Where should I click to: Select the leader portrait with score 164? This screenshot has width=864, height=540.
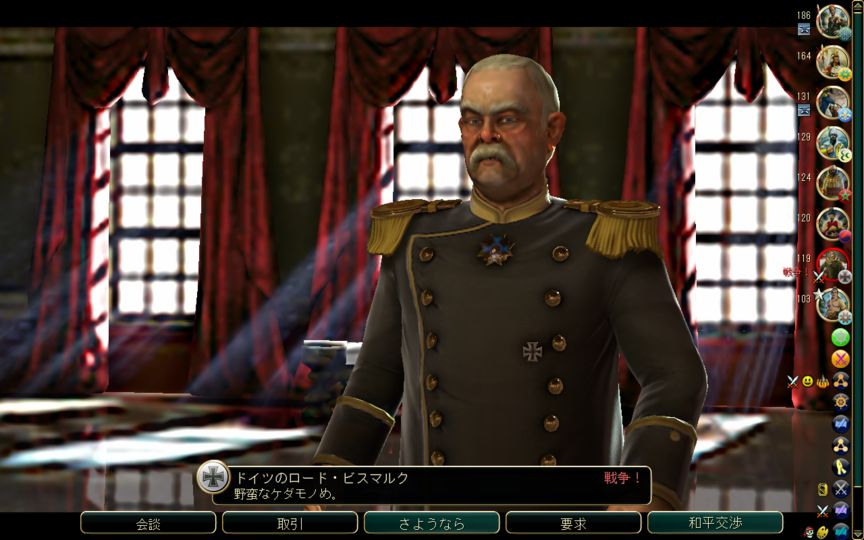click(832, 62)
